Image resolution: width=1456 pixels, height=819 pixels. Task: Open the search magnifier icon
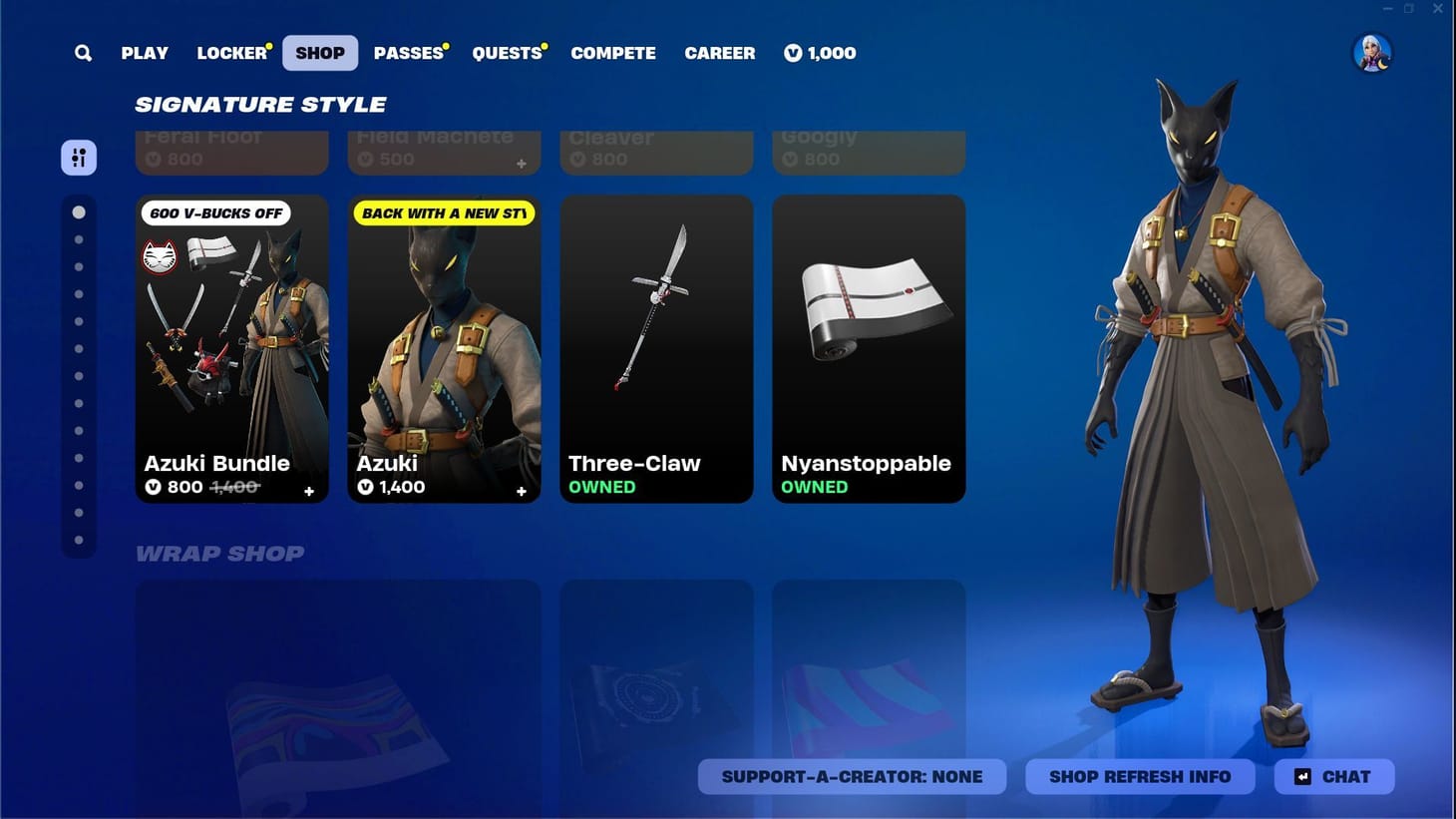83,53
